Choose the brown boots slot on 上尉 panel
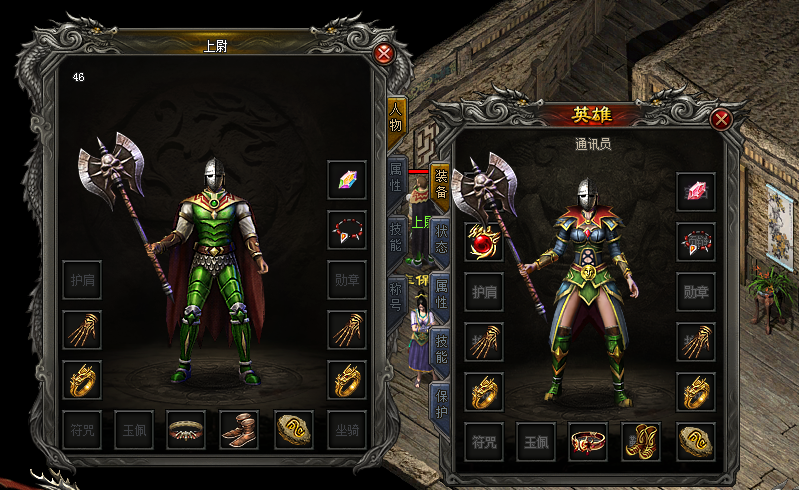This screenshot has height=490, width=799. [x=239, y=430]
